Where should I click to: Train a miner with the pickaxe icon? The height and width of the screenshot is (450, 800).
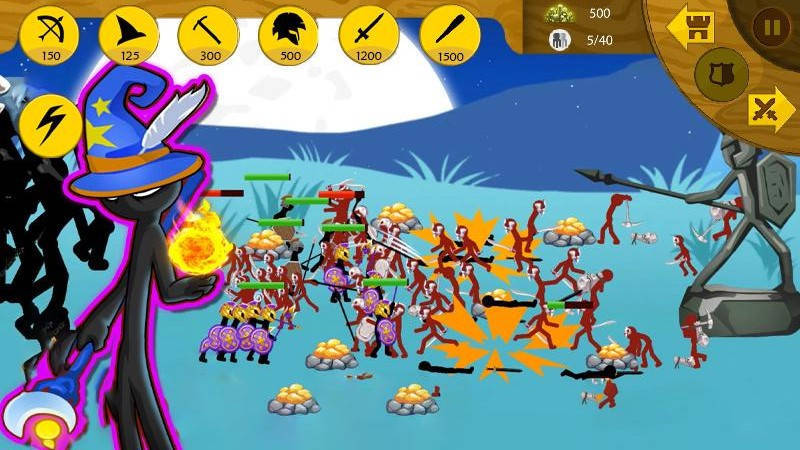click(208, 34)
